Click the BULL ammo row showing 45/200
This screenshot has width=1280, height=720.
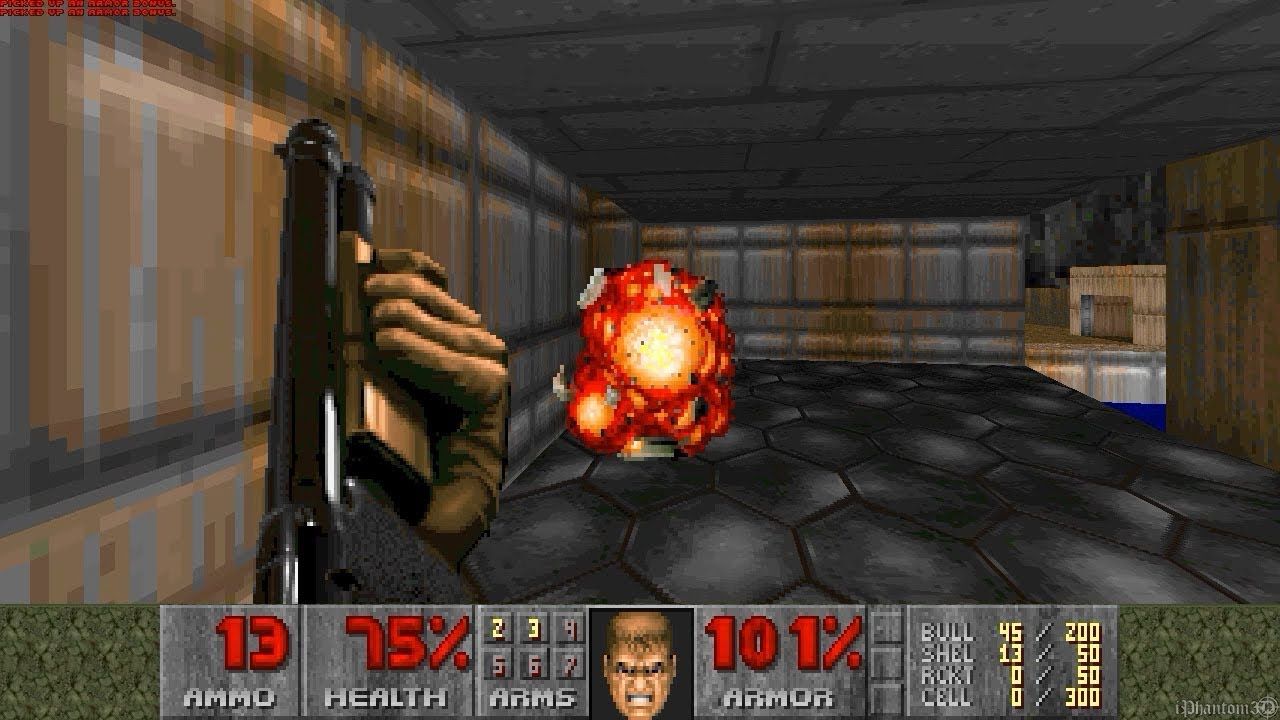(x=1000, y=632)
